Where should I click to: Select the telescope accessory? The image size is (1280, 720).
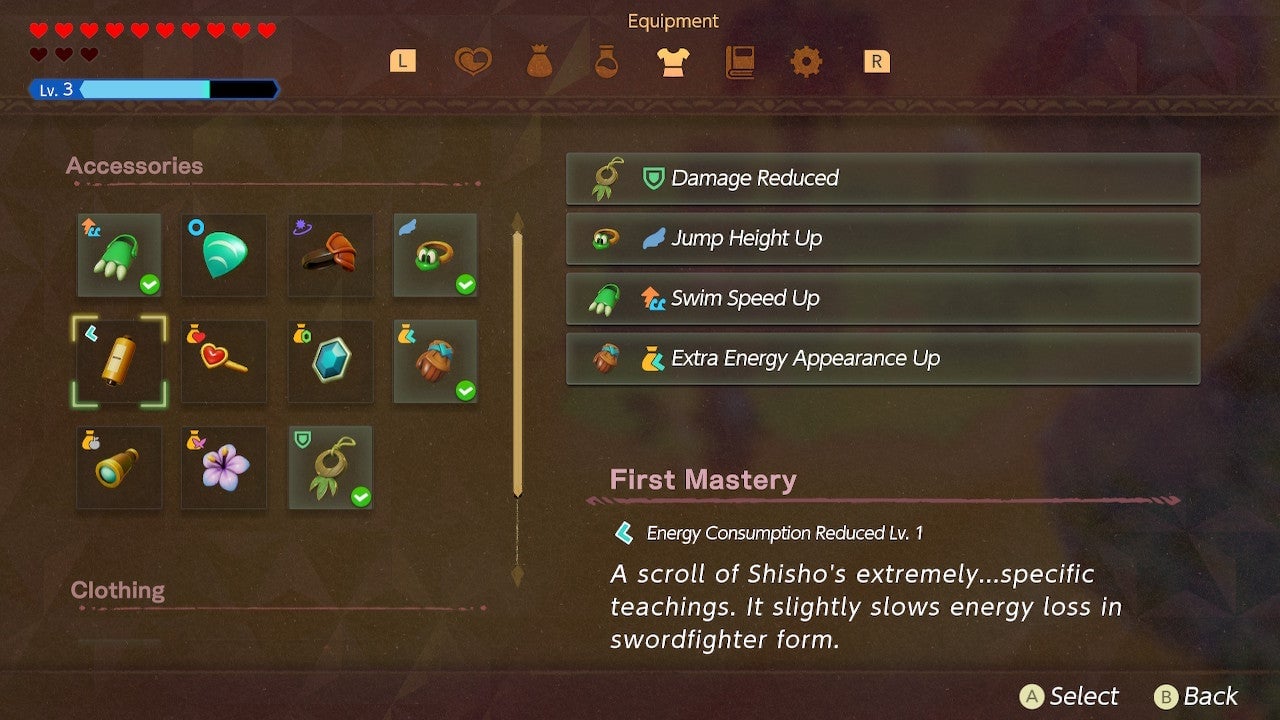119,468
